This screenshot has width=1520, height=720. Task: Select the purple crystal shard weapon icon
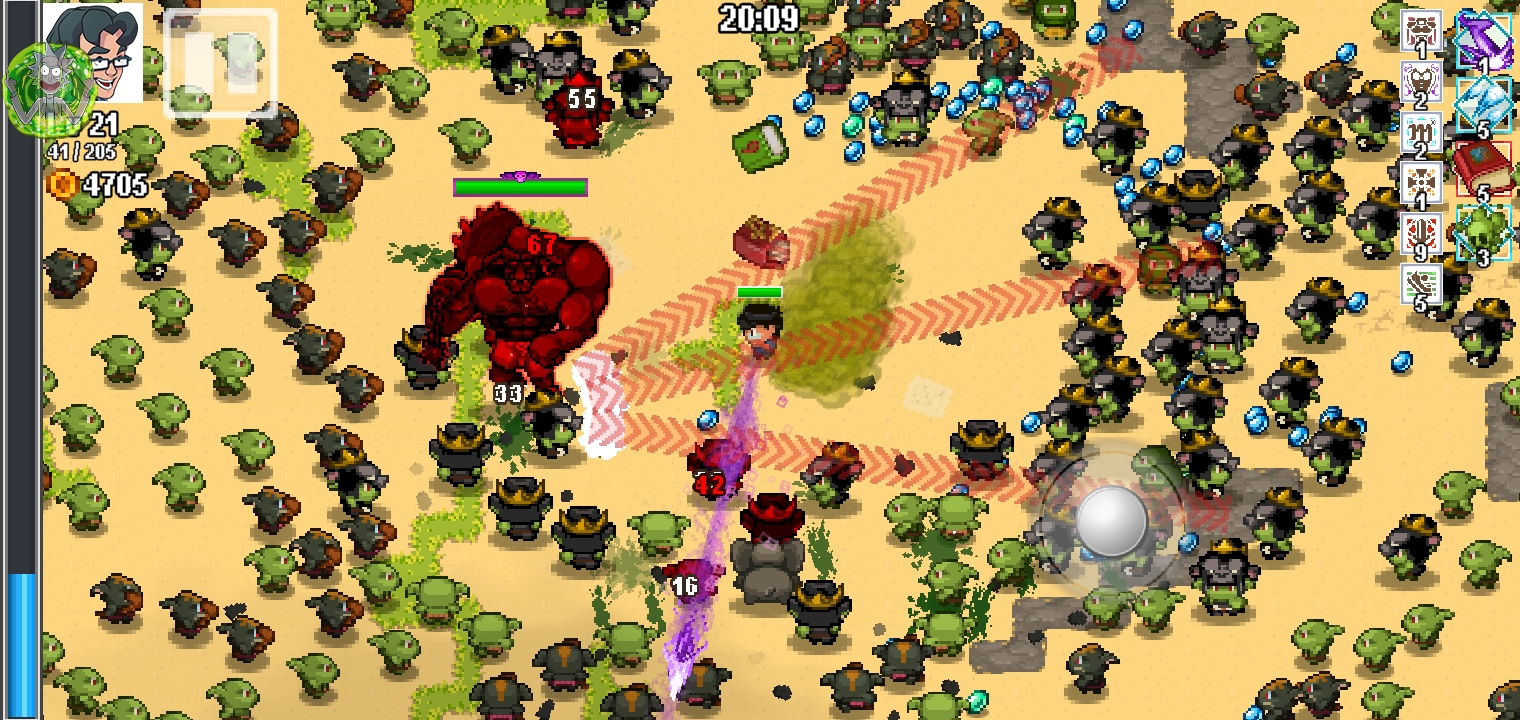click(1482, 40)
